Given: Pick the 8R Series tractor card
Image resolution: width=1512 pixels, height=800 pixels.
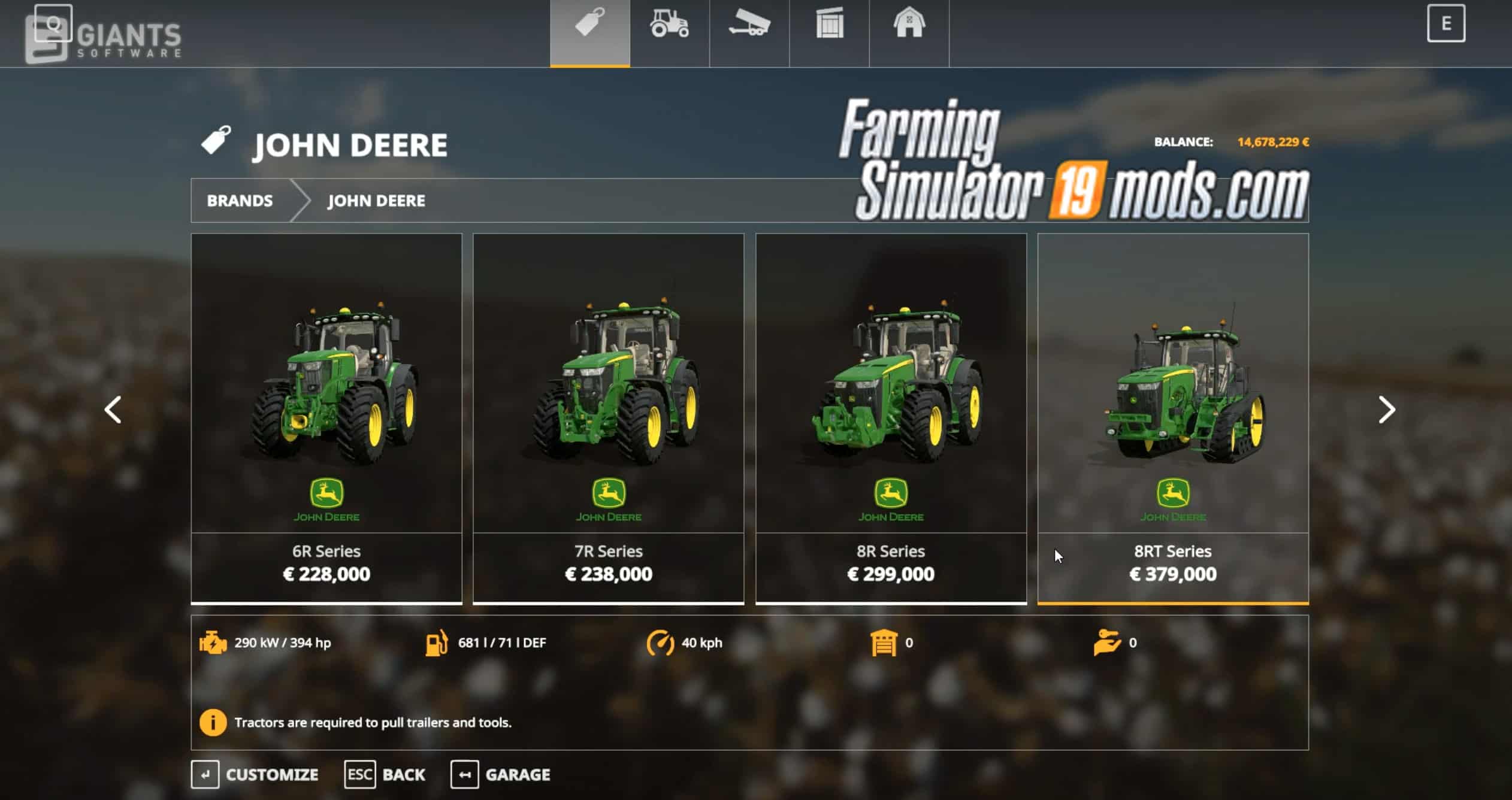Looking at the screenshot, I should point(891,418).
